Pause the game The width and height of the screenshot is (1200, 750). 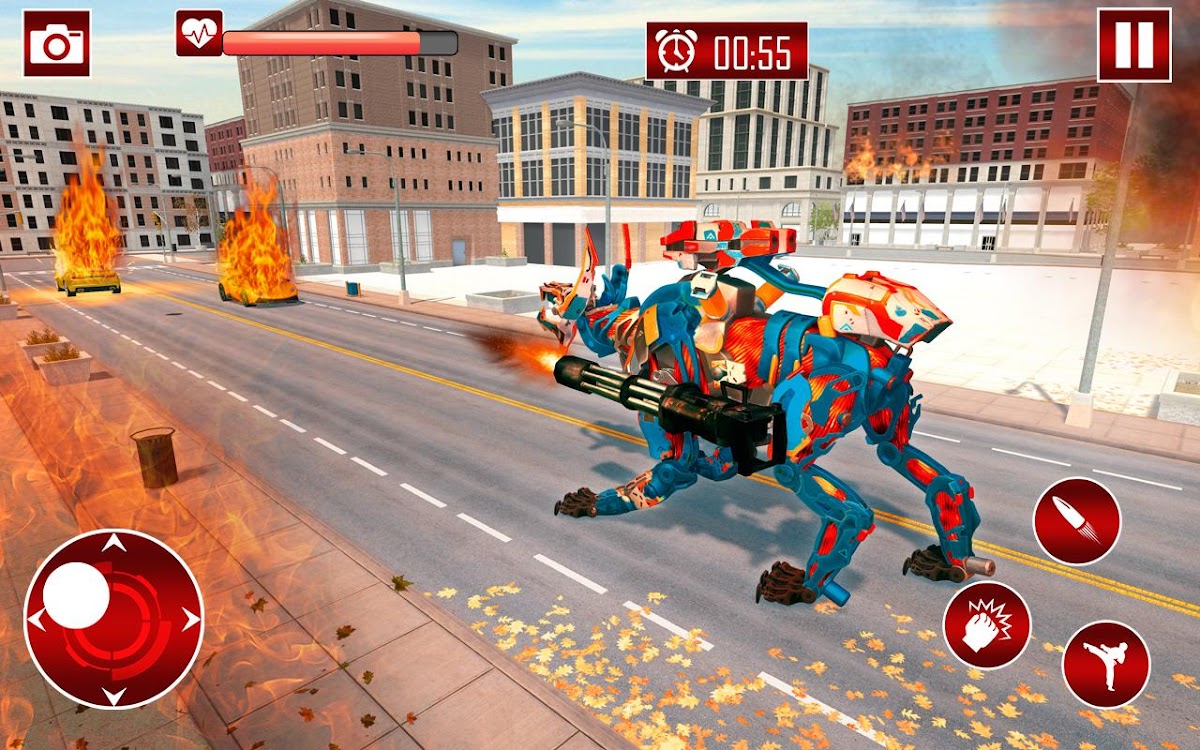click(x=1134, y=45)
